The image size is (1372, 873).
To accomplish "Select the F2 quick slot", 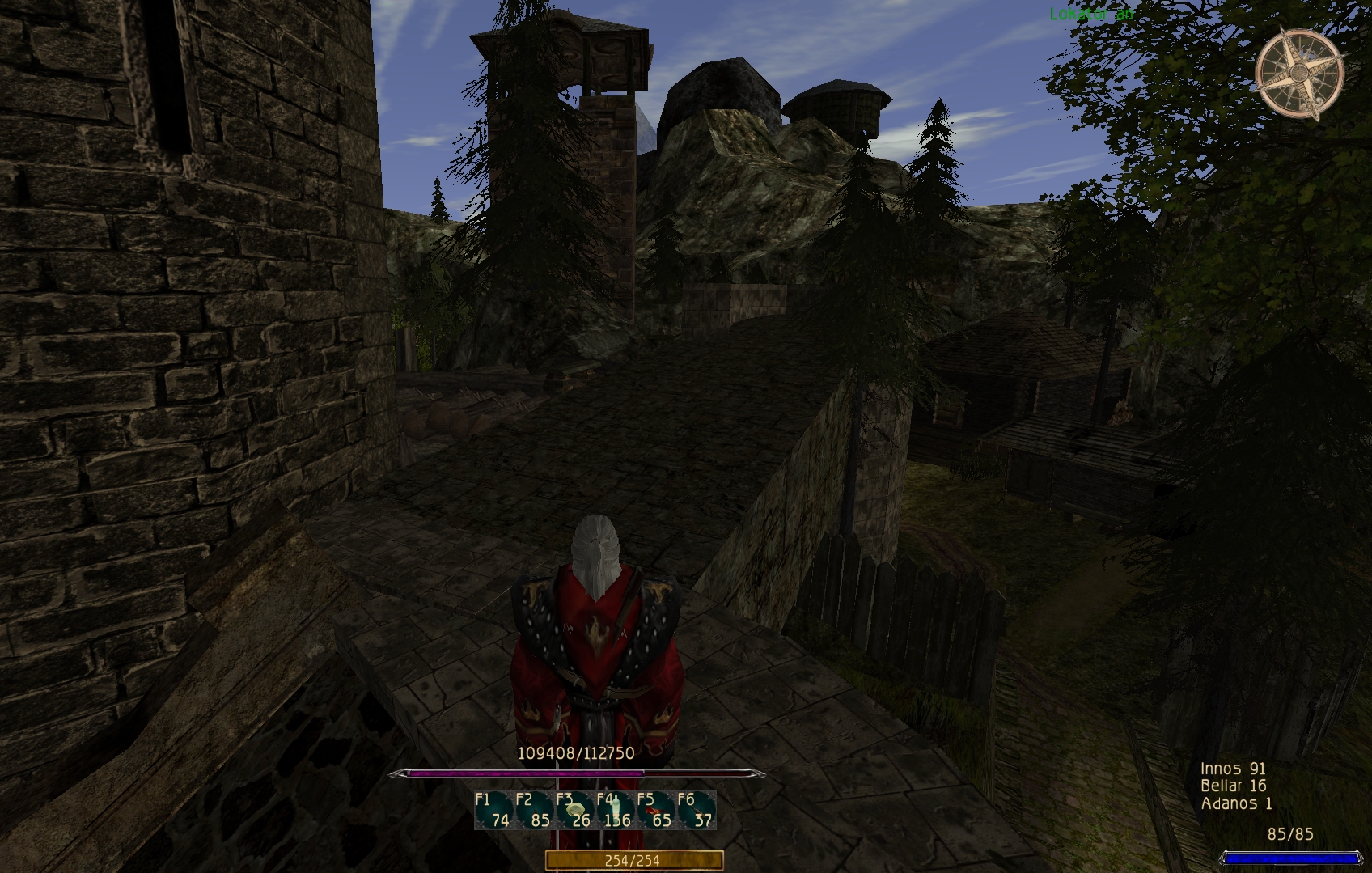I will [x=534, y=810].
